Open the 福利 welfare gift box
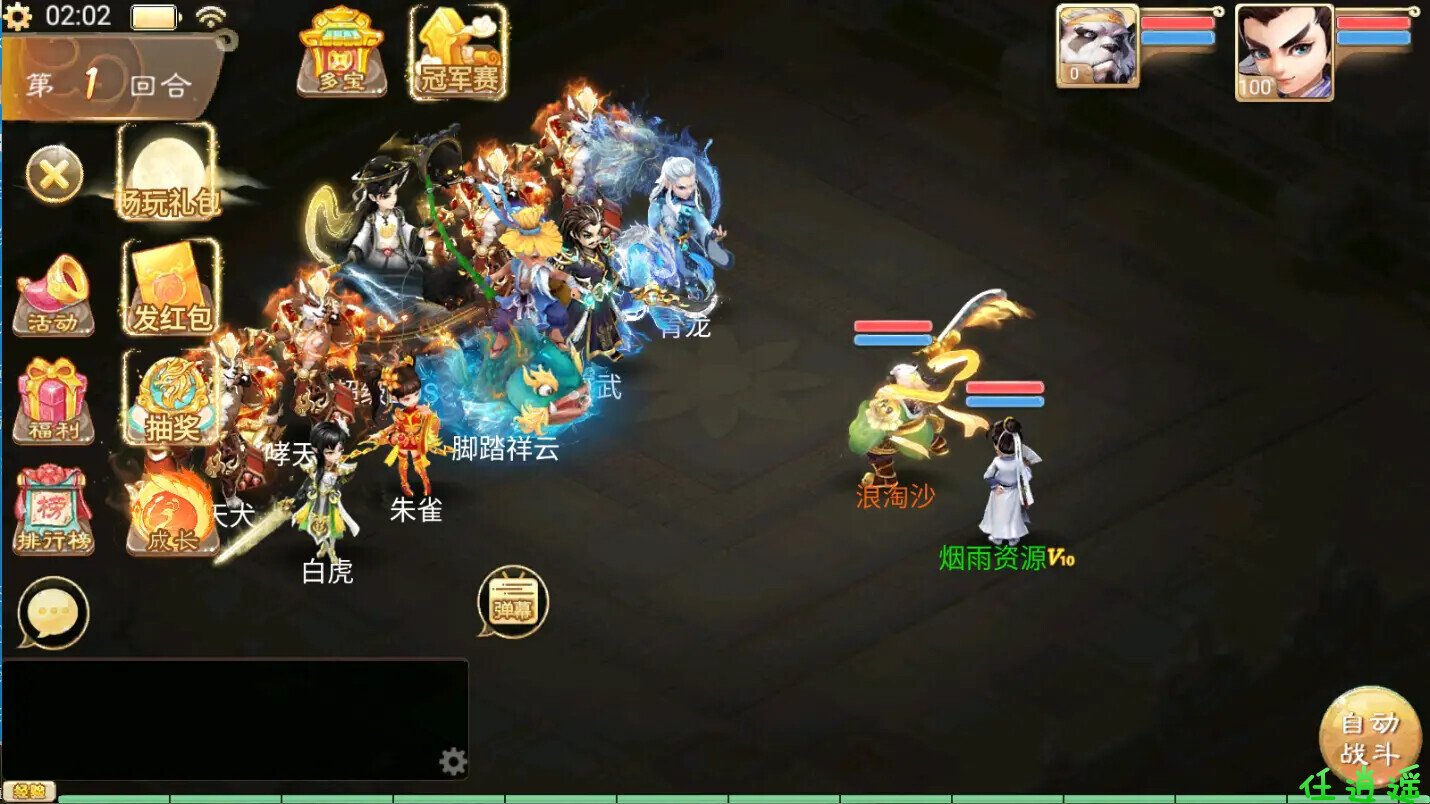Image resolution: width=1430 pixels, height=804 pixels. pyautogui.click(x=54, y=402)
